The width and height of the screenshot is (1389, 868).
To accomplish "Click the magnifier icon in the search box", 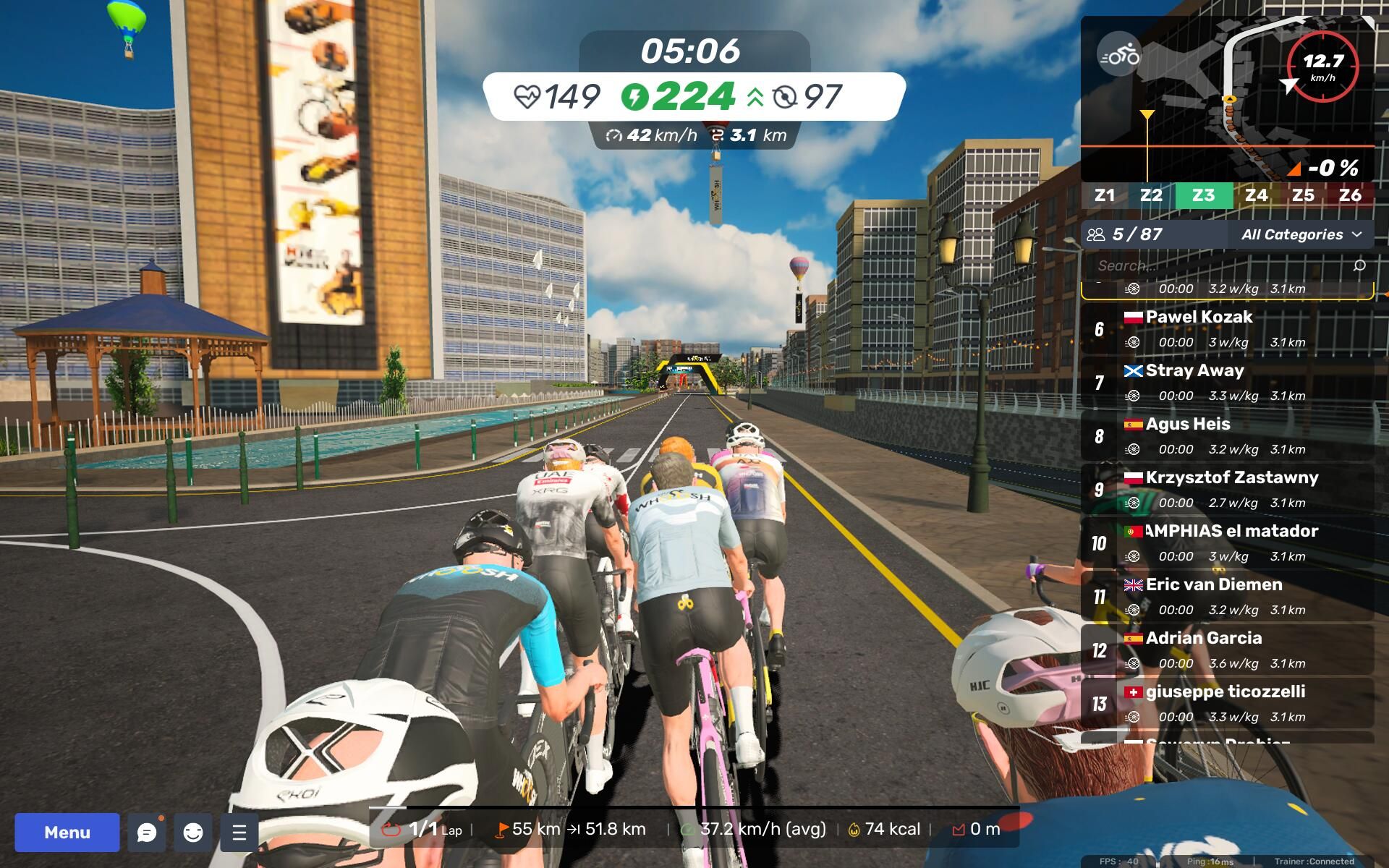I will pyautogui.click(x=1359, y=265).
